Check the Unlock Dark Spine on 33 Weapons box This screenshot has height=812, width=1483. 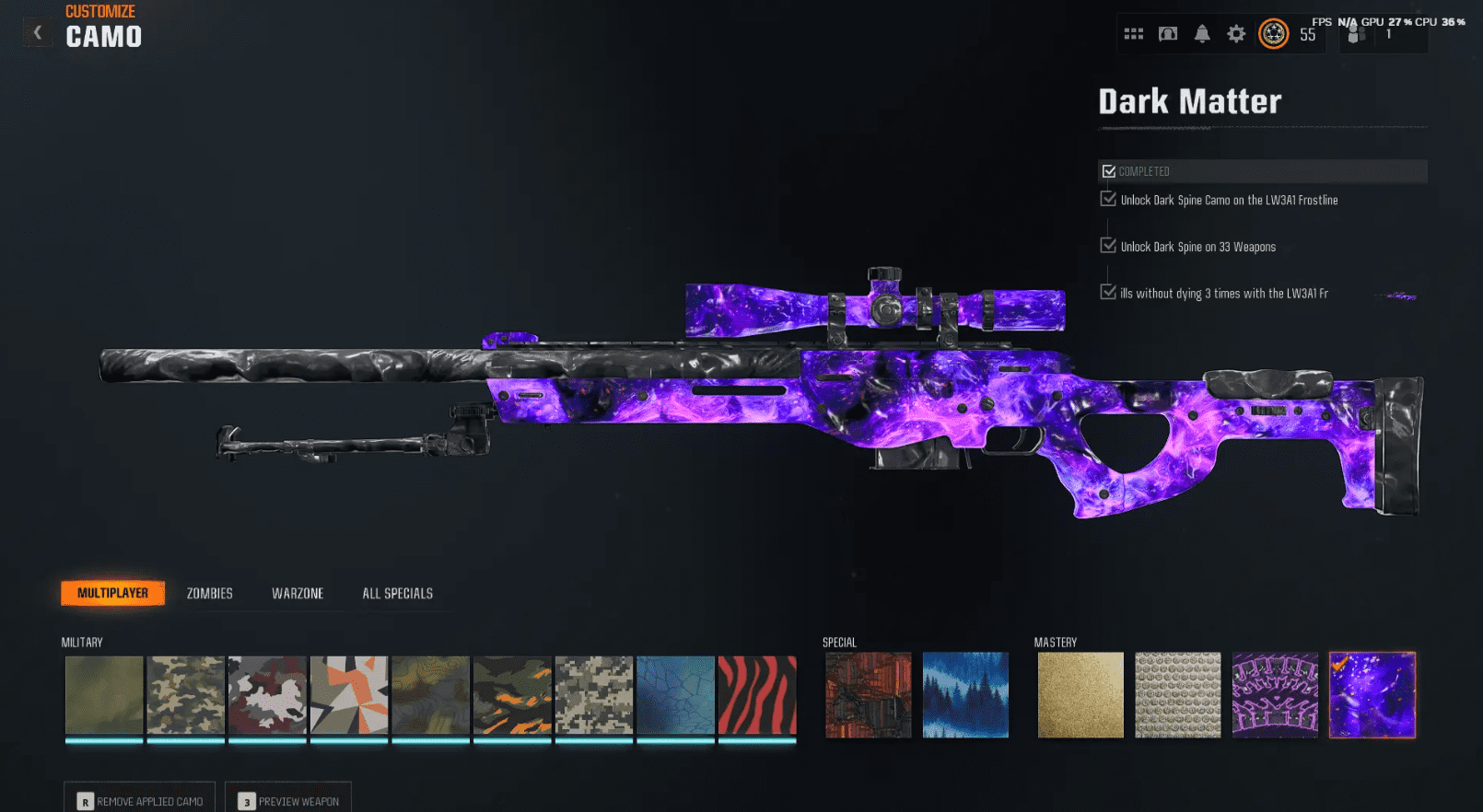click(1106, 245)
